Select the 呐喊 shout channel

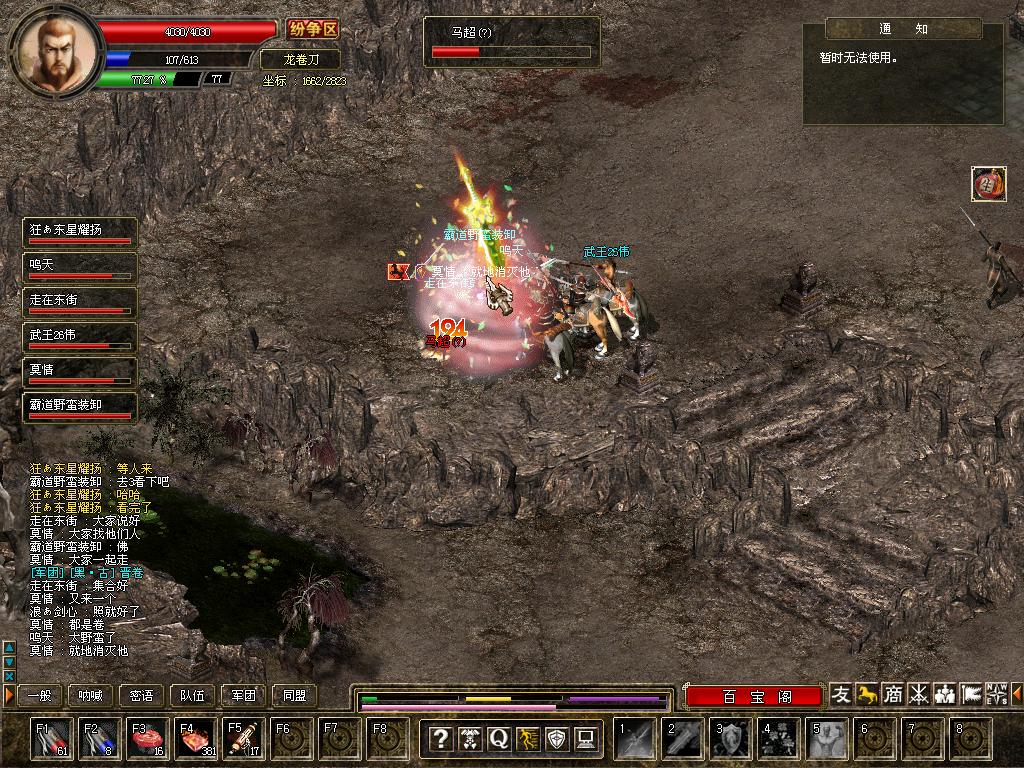coord(90,696)
